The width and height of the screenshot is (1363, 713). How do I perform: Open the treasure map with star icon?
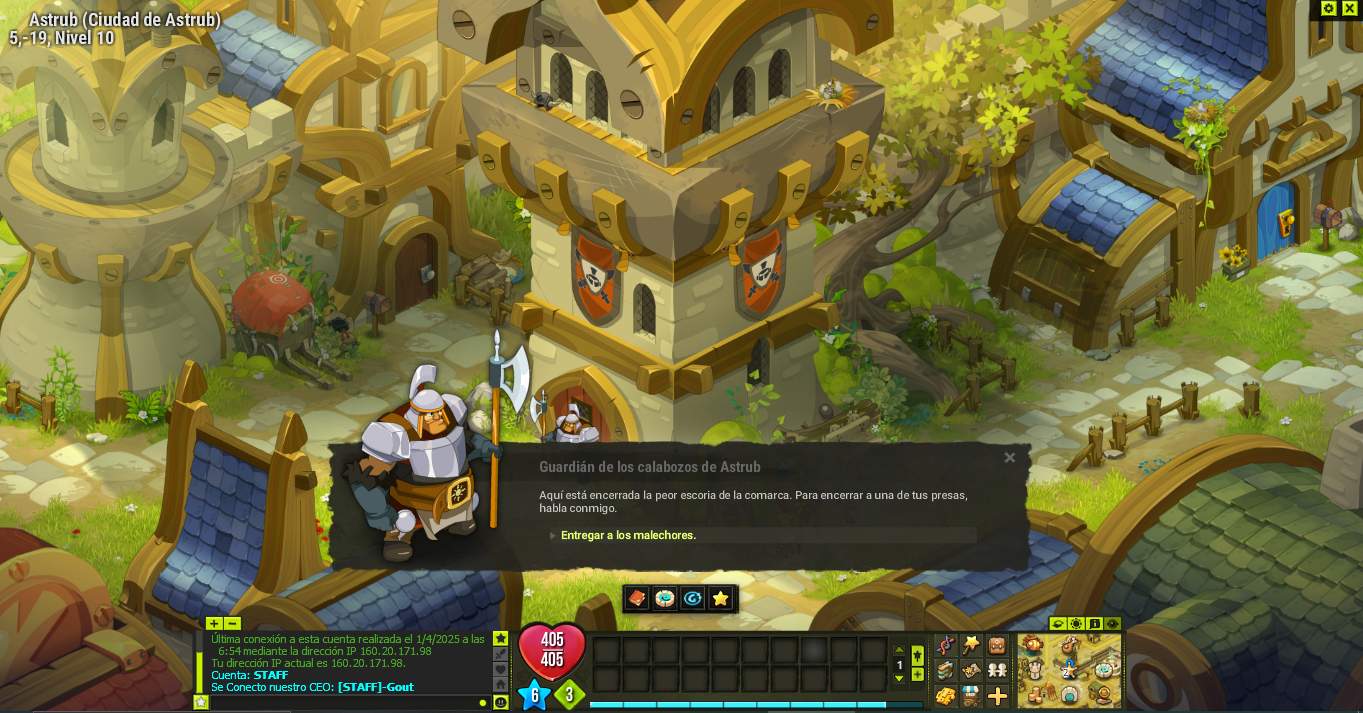[x=971, y=670]
